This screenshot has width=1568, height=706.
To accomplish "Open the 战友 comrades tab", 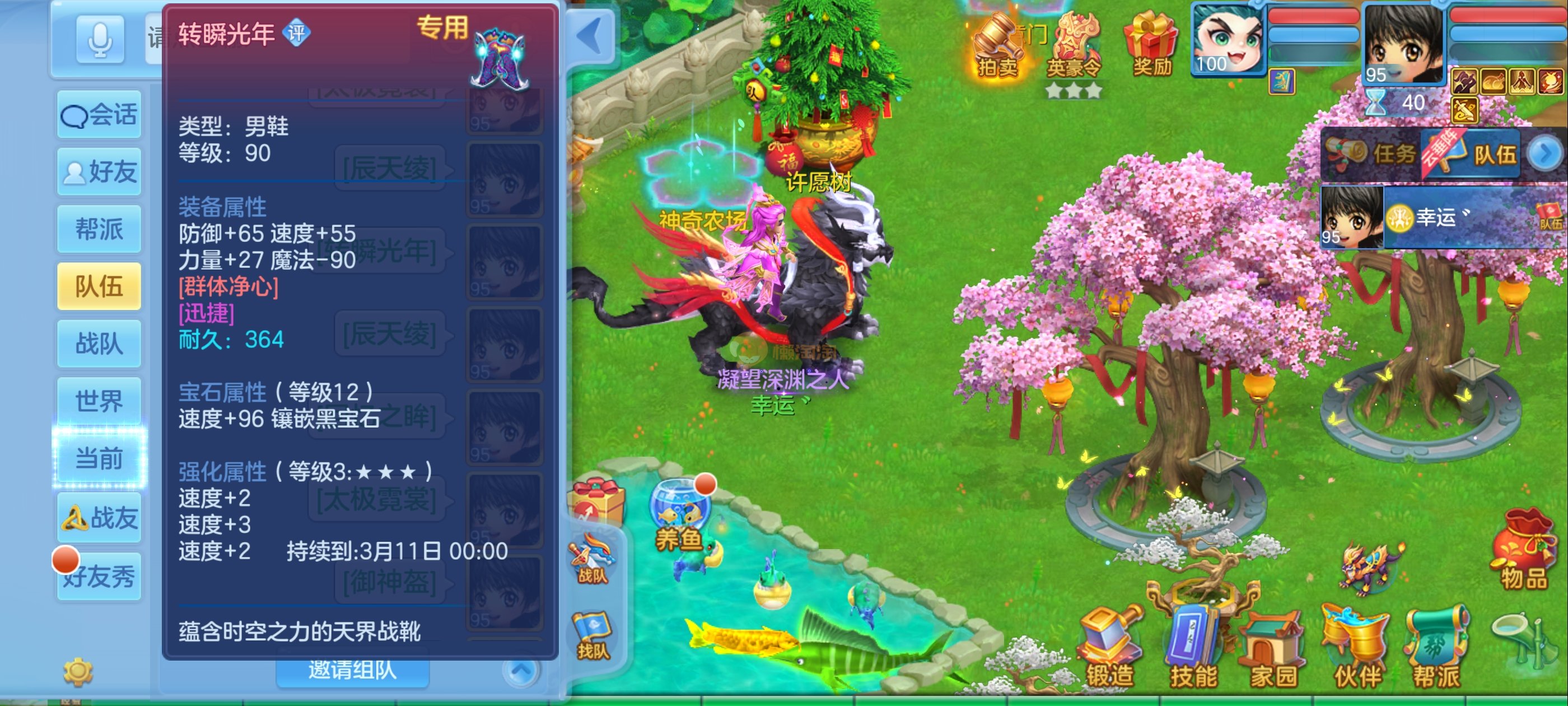I will 99,518.
